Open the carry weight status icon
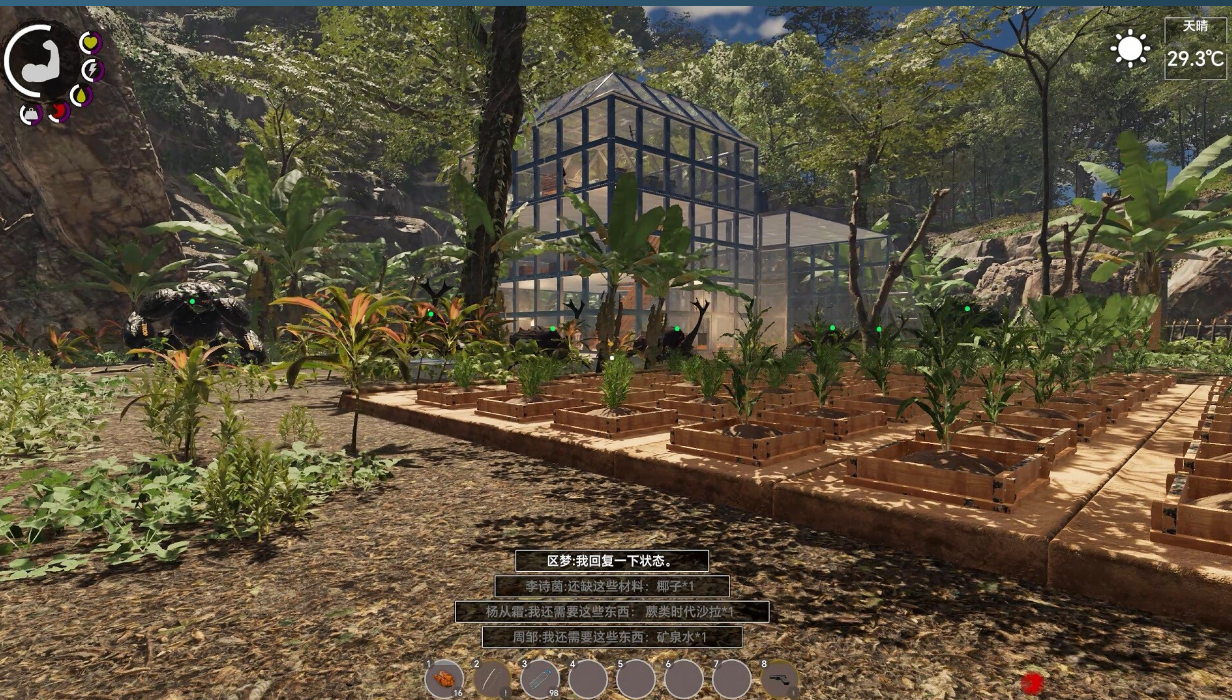The width and height of the screenshot is (1232, 700). [31, 113]
